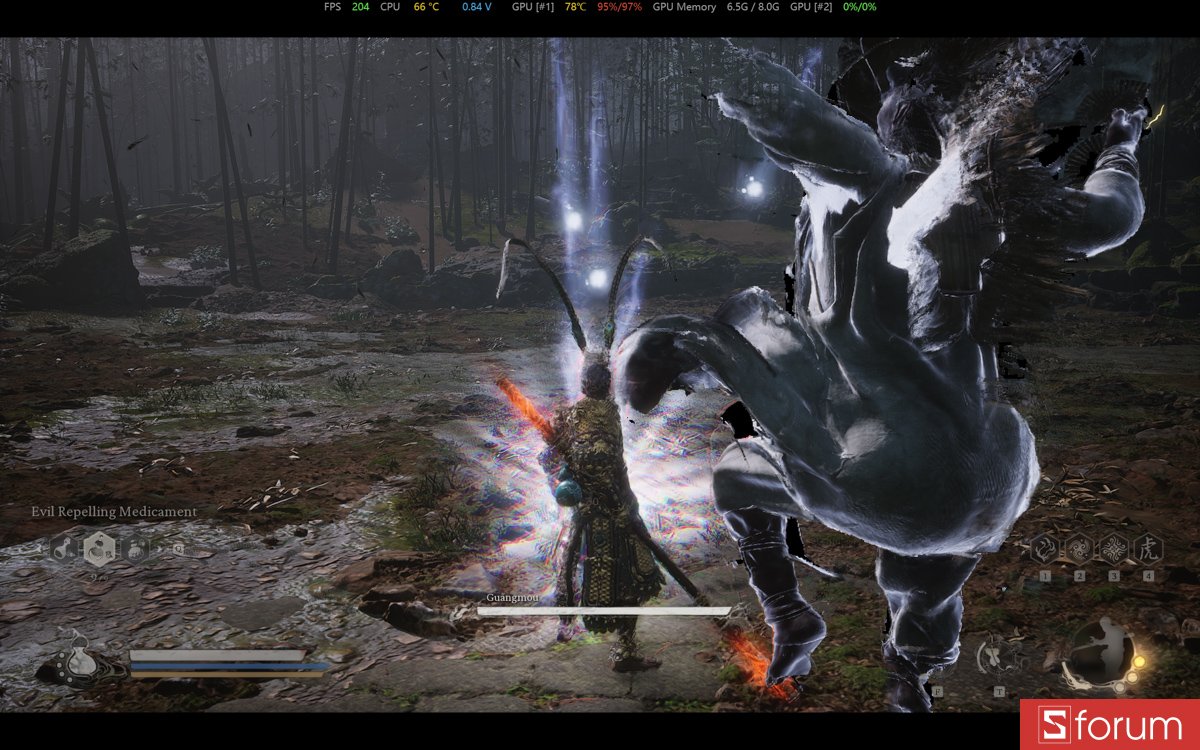Pick the pouch item right of the selected medicament
This screenshot has height=750, width=1200.
(136, 547)
